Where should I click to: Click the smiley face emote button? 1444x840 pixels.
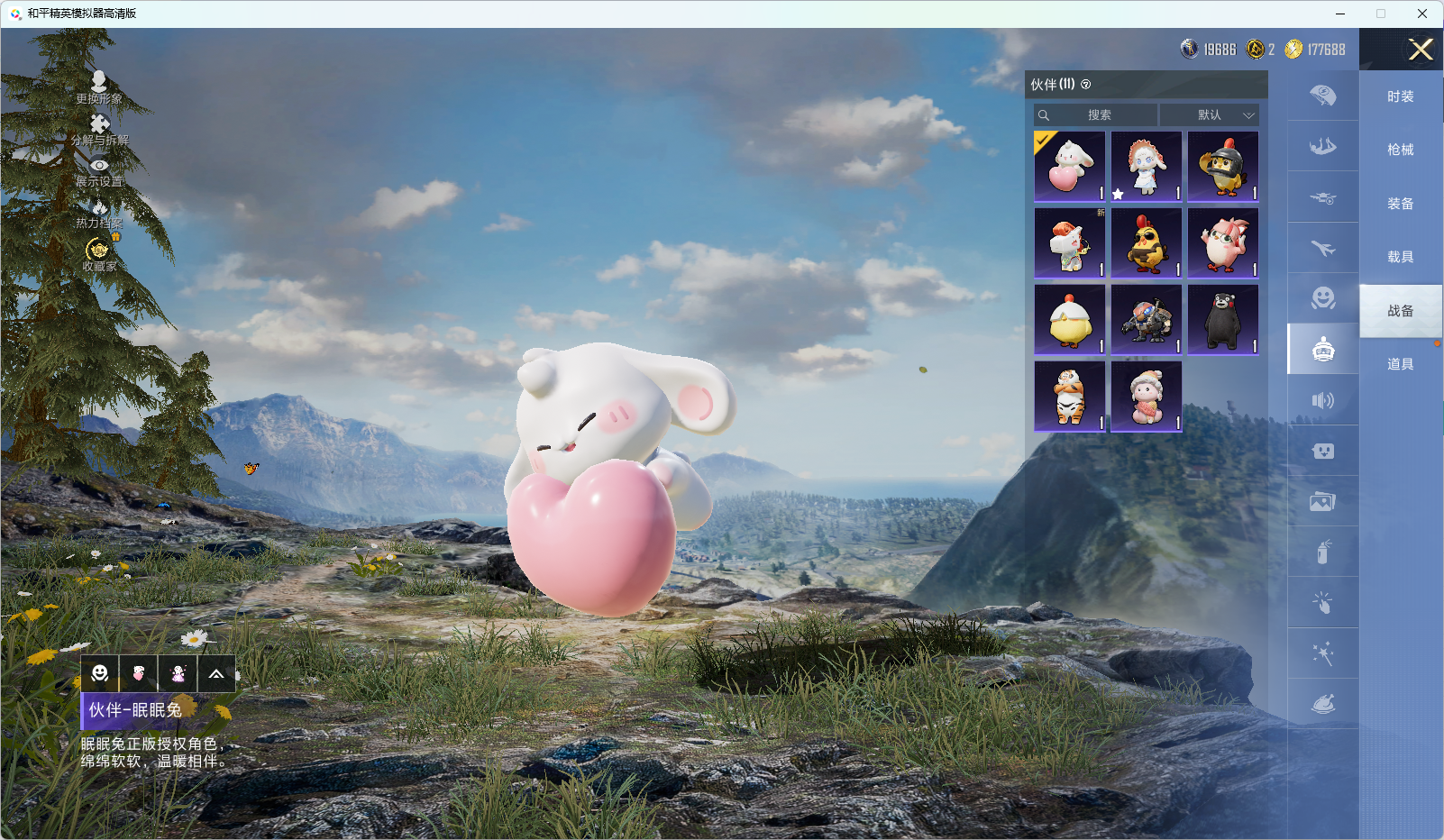pyautogui.click(x=100, y=674)
